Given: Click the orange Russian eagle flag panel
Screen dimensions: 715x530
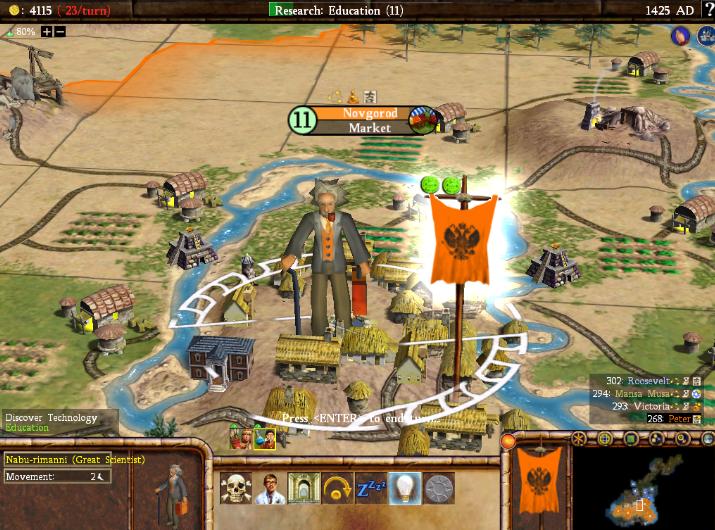Looking at the screenshot, I should (540, 486).
